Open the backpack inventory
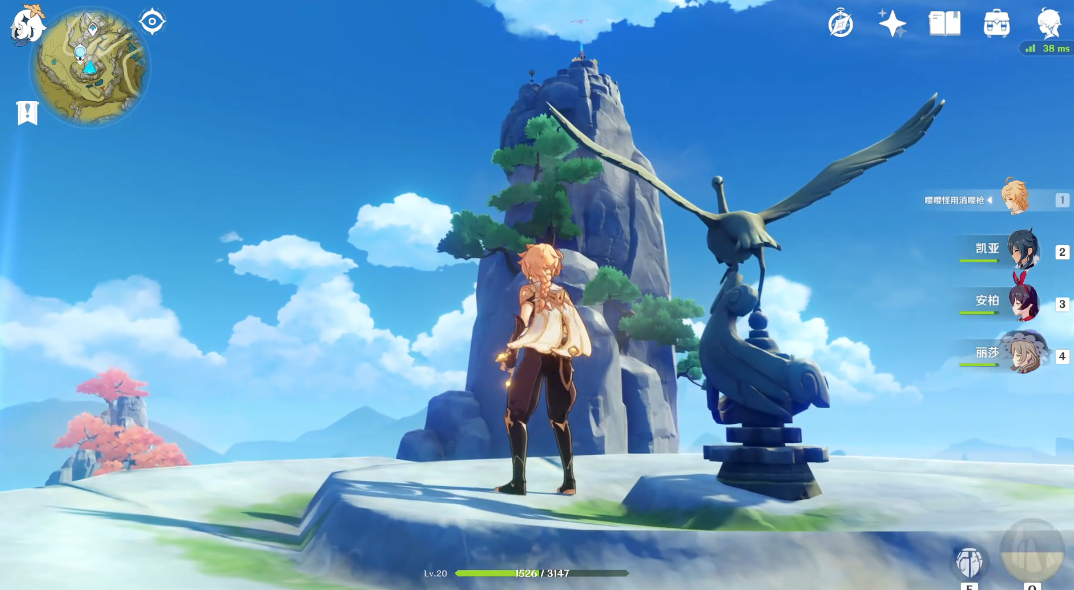This screenshot has height=590, width=1074. (996, 23)
